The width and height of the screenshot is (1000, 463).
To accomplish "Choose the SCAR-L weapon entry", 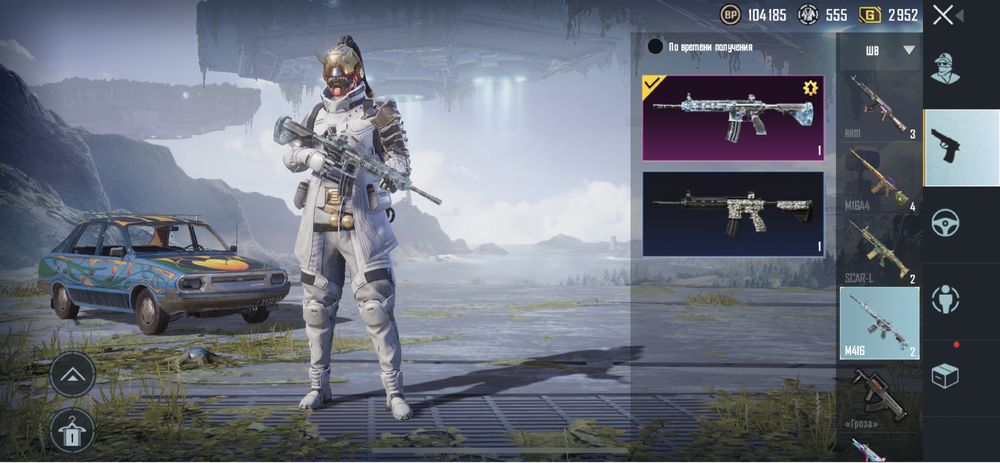I will [x=879, y=252].
